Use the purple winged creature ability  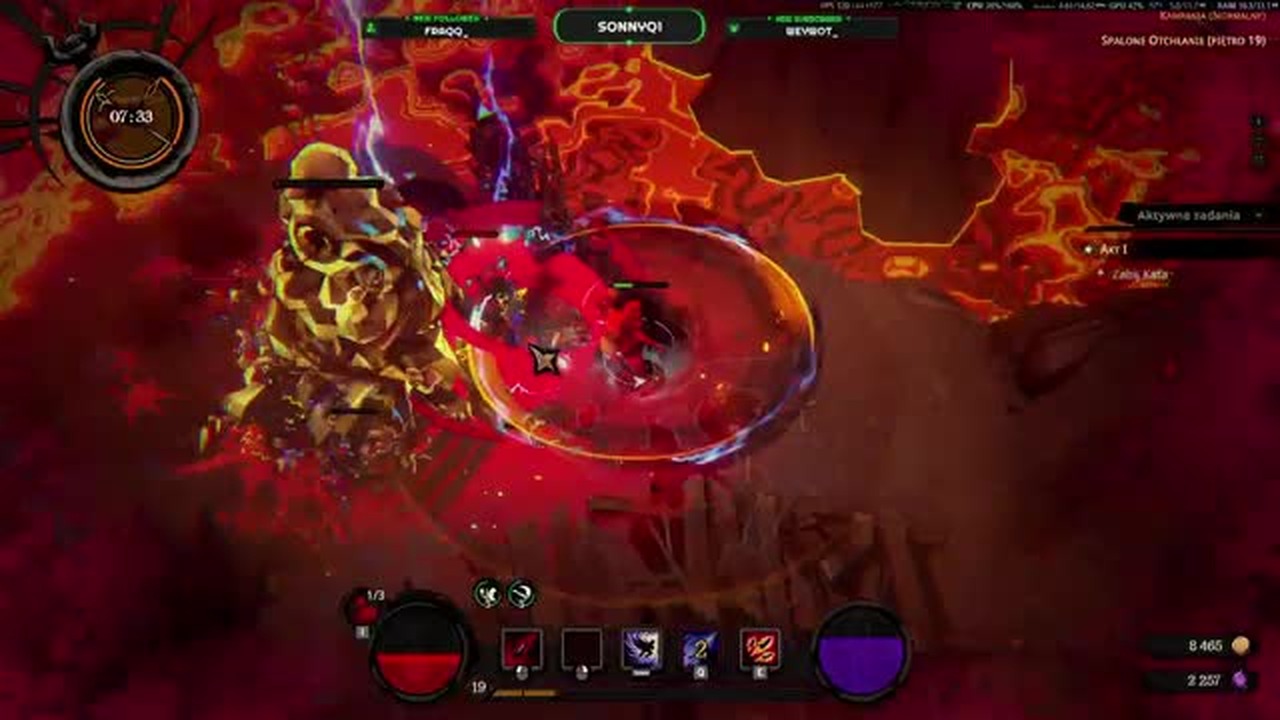click(641, 649)
